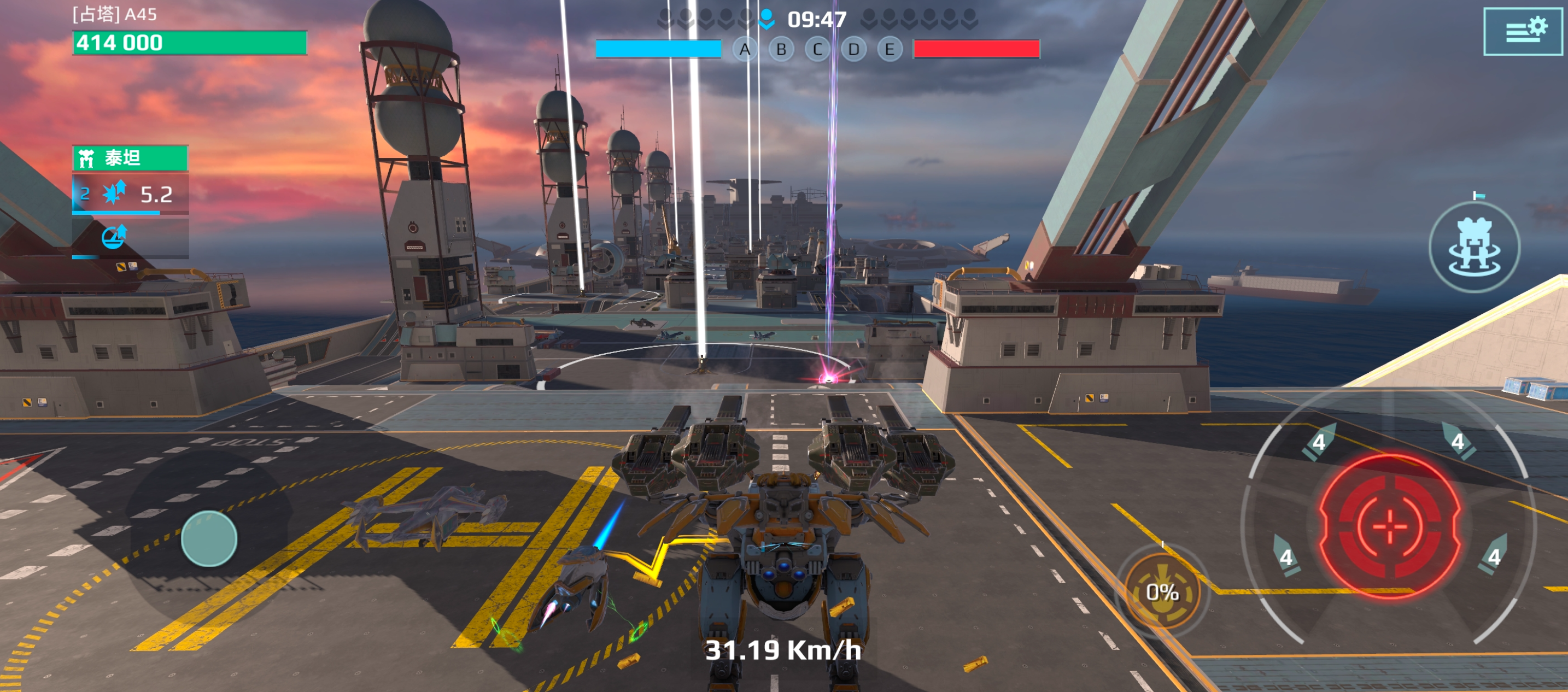1568x692 pixels.
Task: Activate the yellow 0% ability button
Action: [1162, 591]
